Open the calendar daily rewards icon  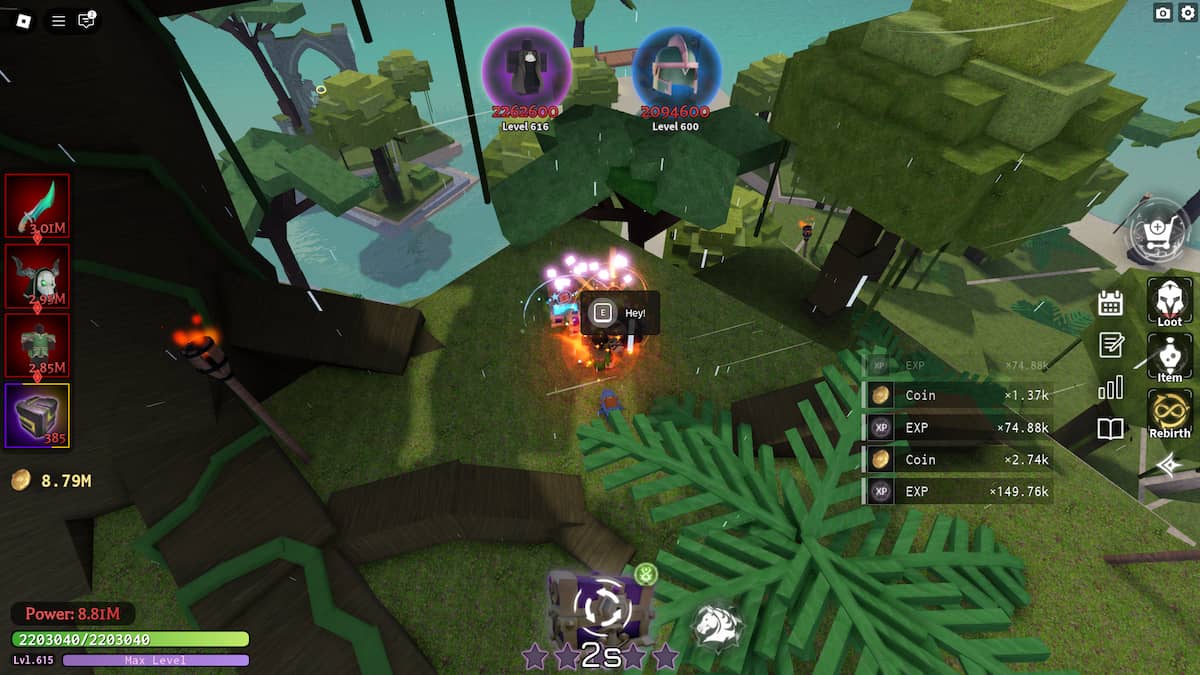(x=1110, y=303)
